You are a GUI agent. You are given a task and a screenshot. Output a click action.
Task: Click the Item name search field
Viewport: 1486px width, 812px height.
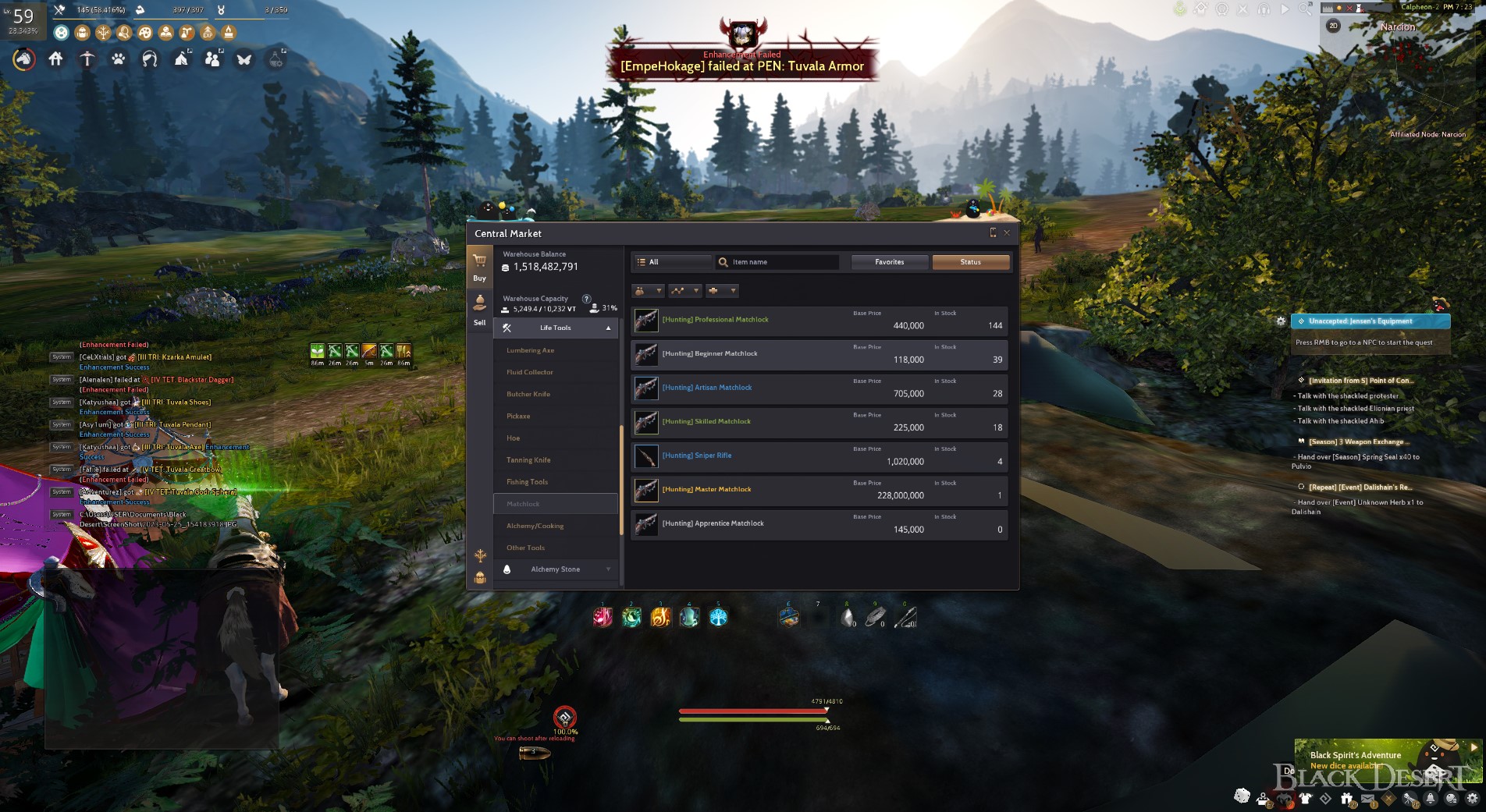tap(780, 262)
